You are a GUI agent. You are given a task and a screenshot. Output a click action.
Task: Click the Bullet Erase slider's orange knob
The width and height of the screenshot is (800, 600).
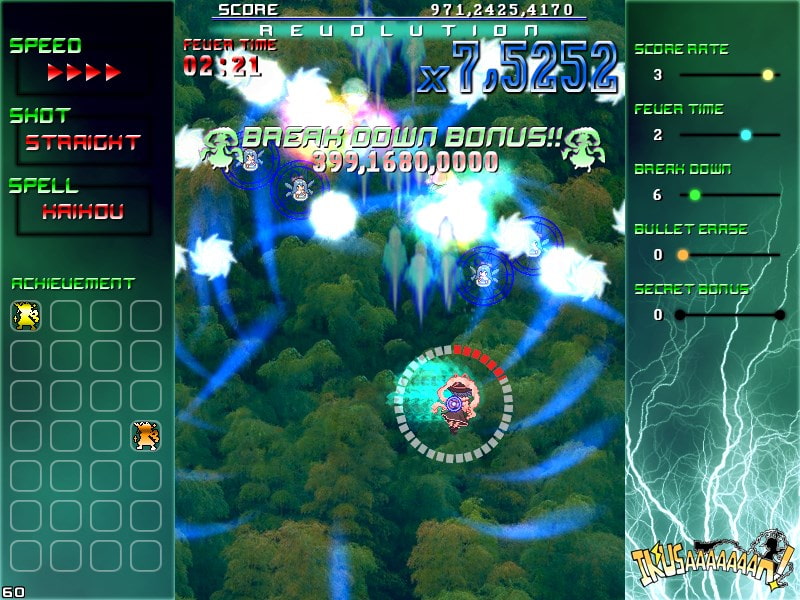683,255
